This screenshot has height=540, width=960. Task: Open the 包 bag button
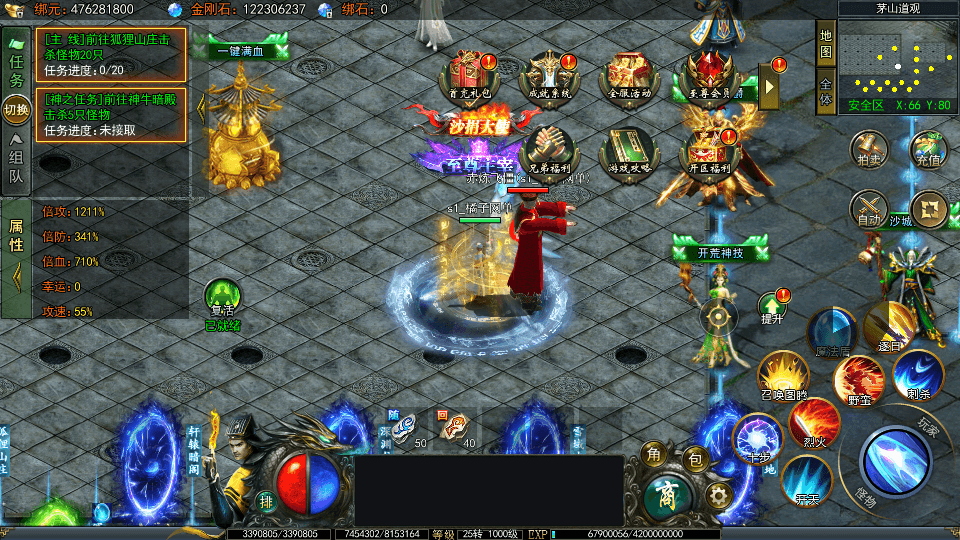pyautogui.click(x=694, y=460)
